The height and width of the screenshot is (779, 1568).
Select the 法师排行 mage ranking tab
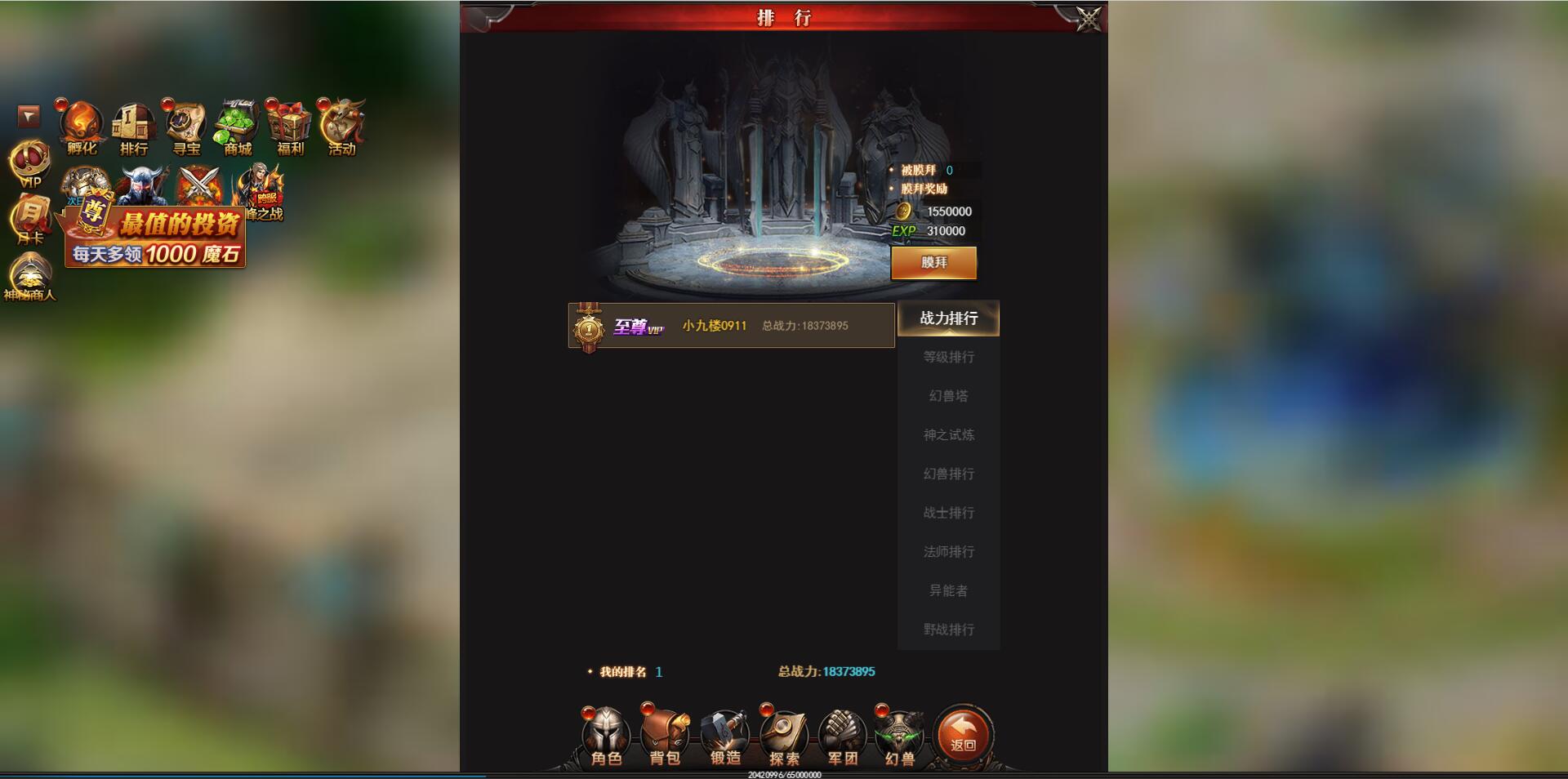coord(947,551)
